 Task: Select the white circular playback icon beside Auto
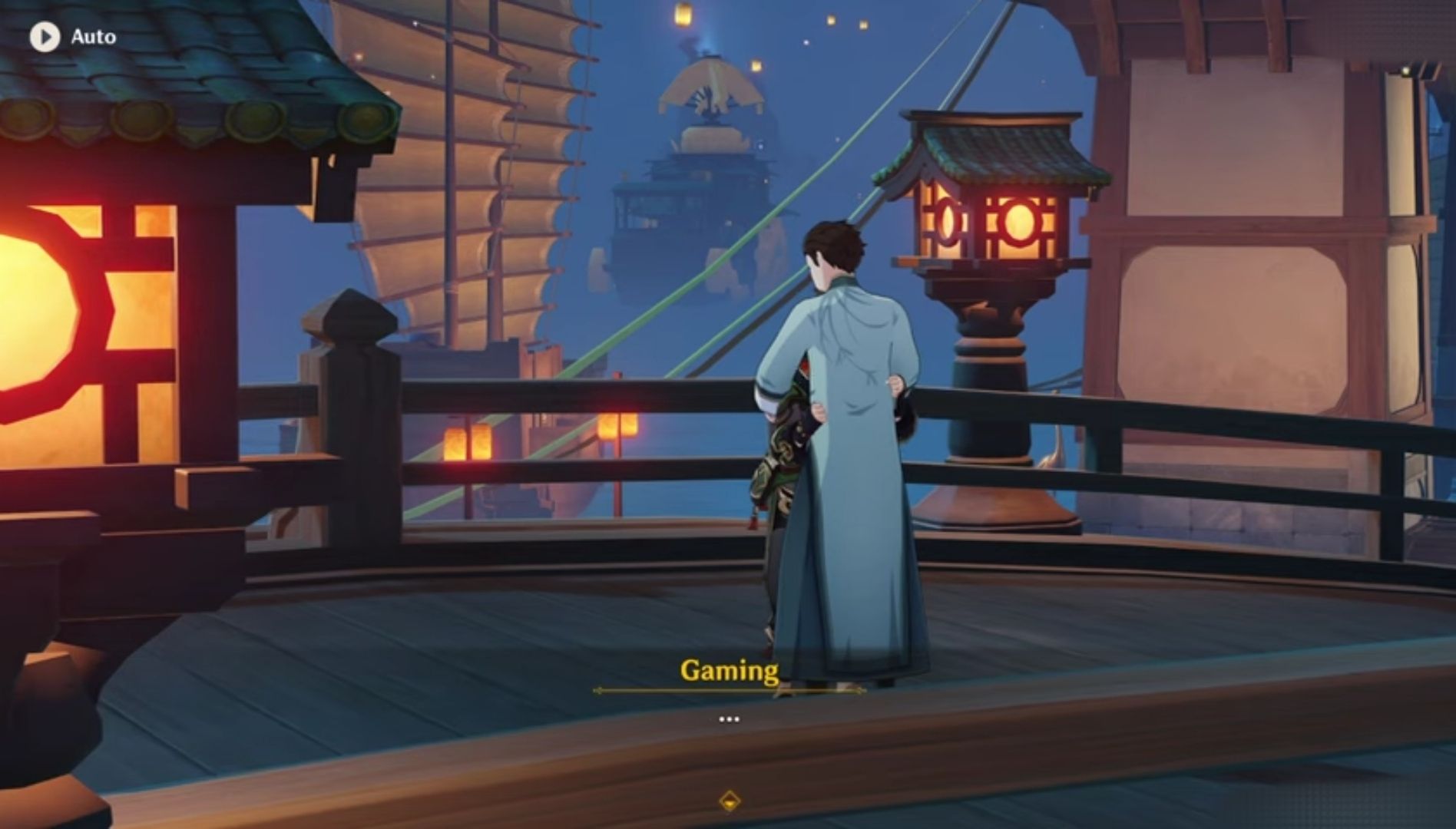(x=46, y=35)
